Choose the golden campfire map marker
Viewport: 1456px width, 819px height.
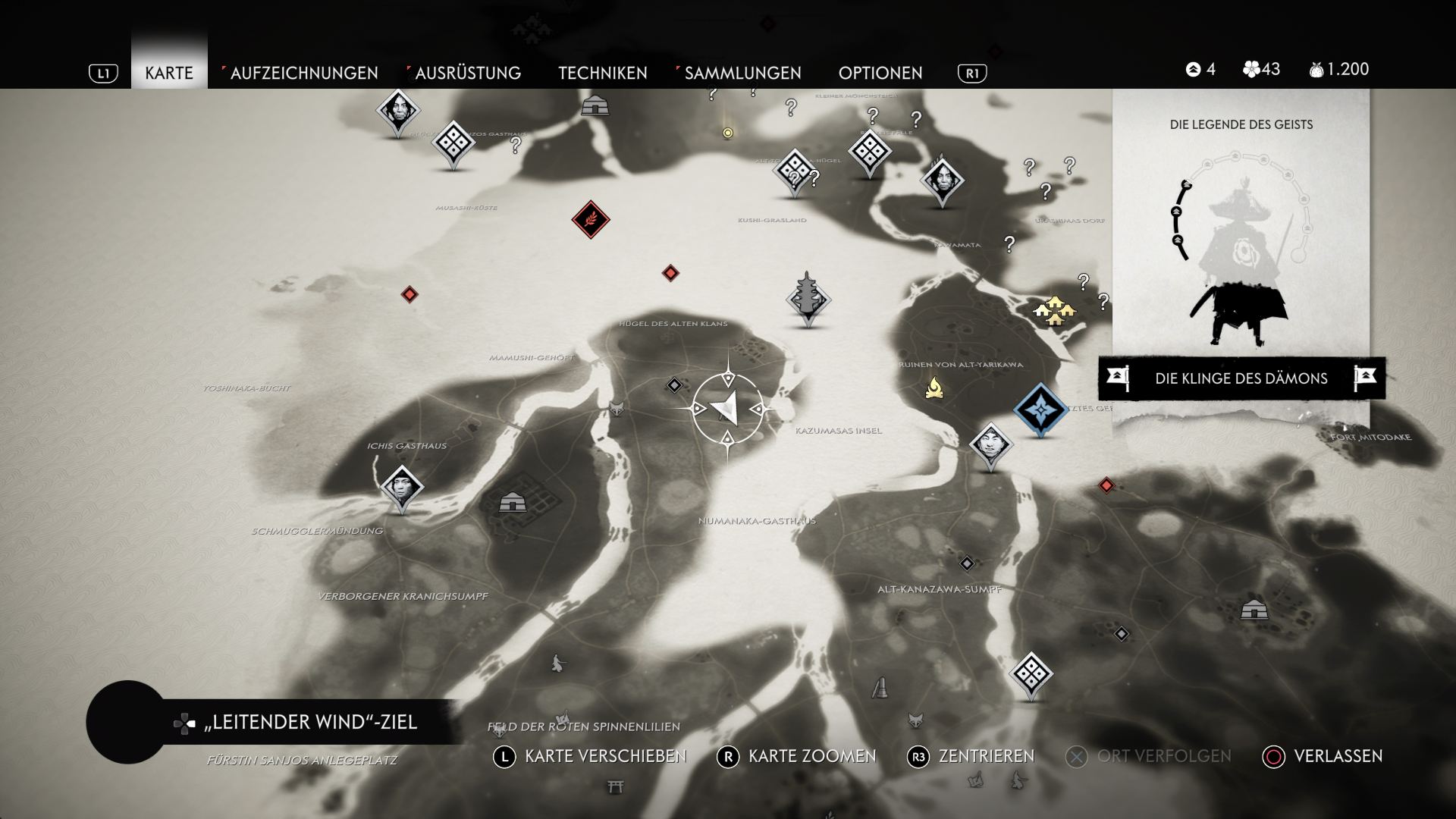tap(934, 389)
